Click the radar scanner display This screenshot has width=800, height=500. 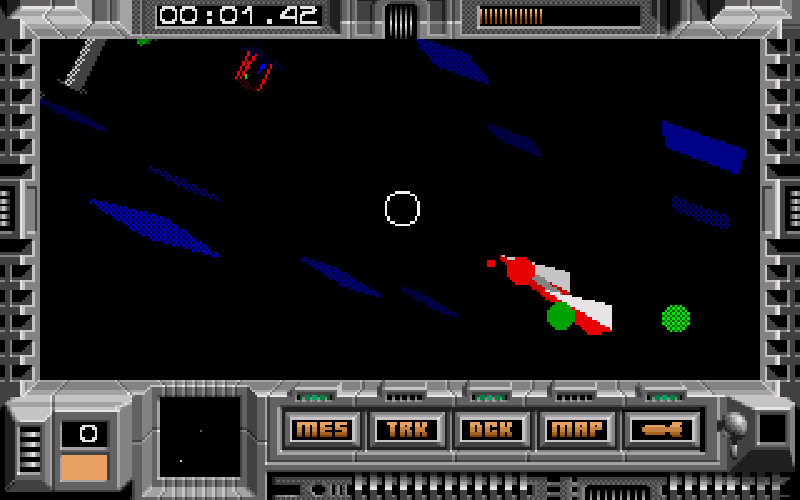200,436
